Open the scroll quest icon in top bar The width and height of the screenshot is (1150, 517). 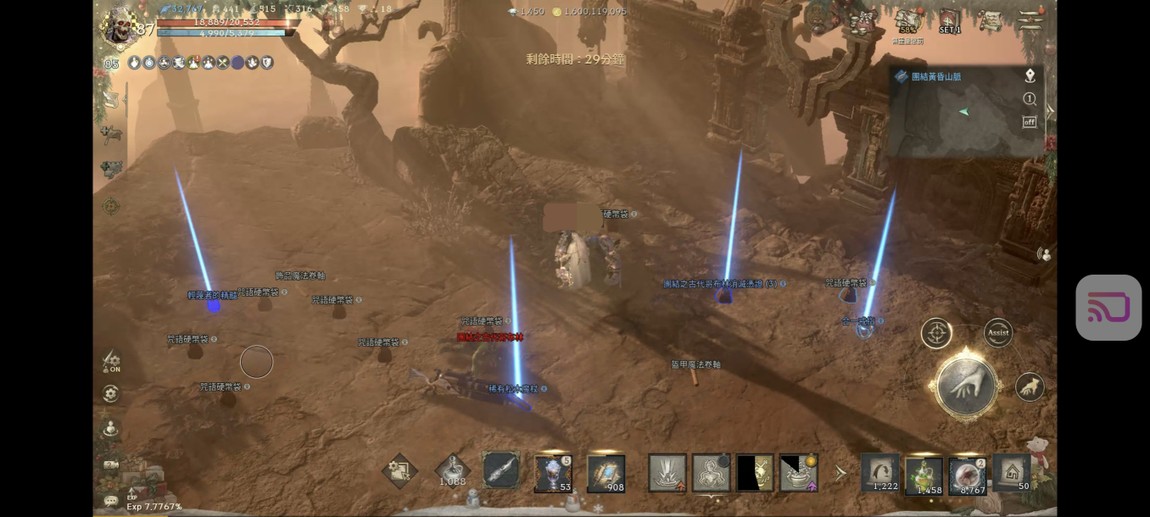point(989,21)
